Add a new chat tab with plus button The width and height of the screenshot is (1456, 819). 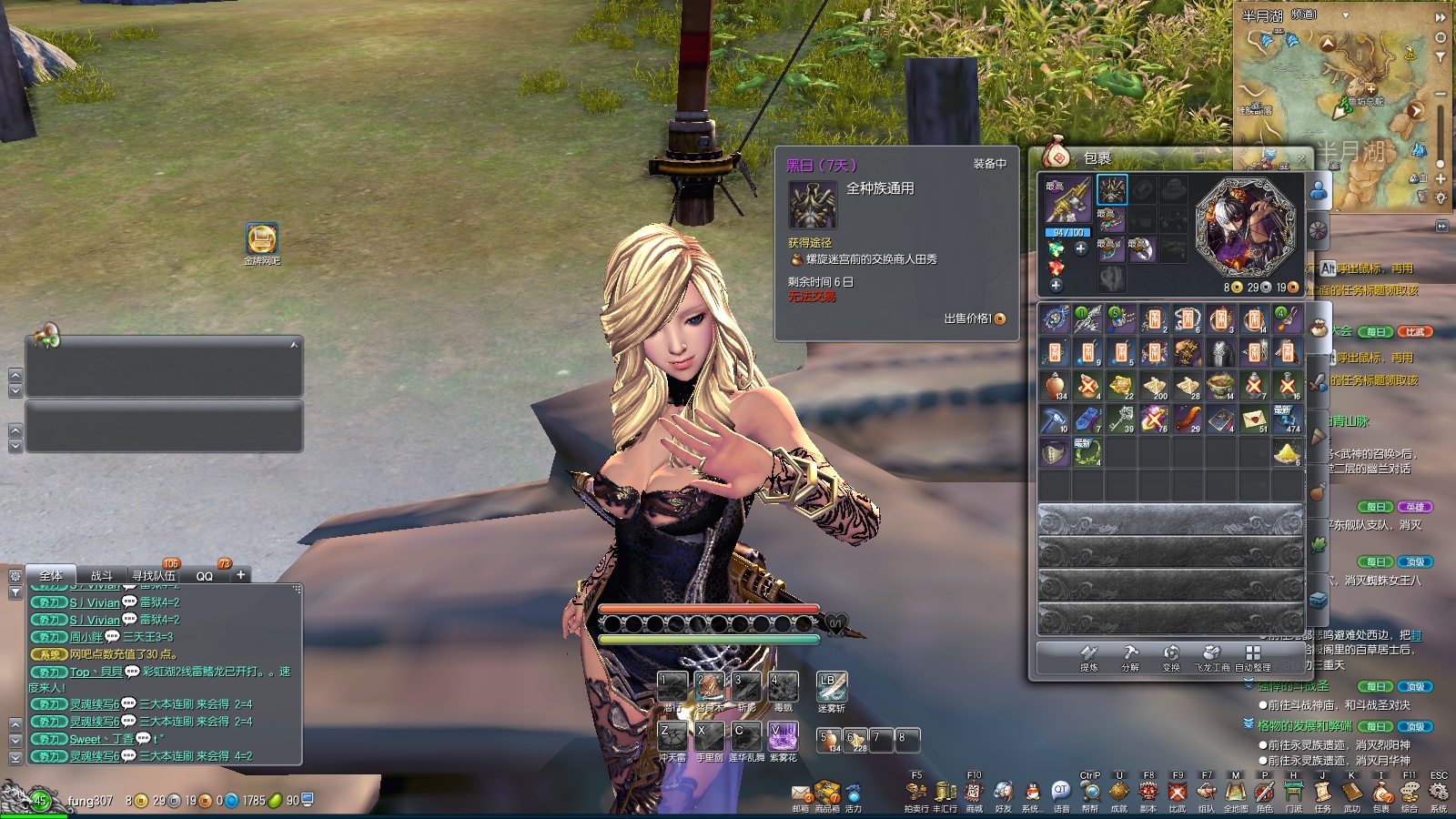point(240,574)
